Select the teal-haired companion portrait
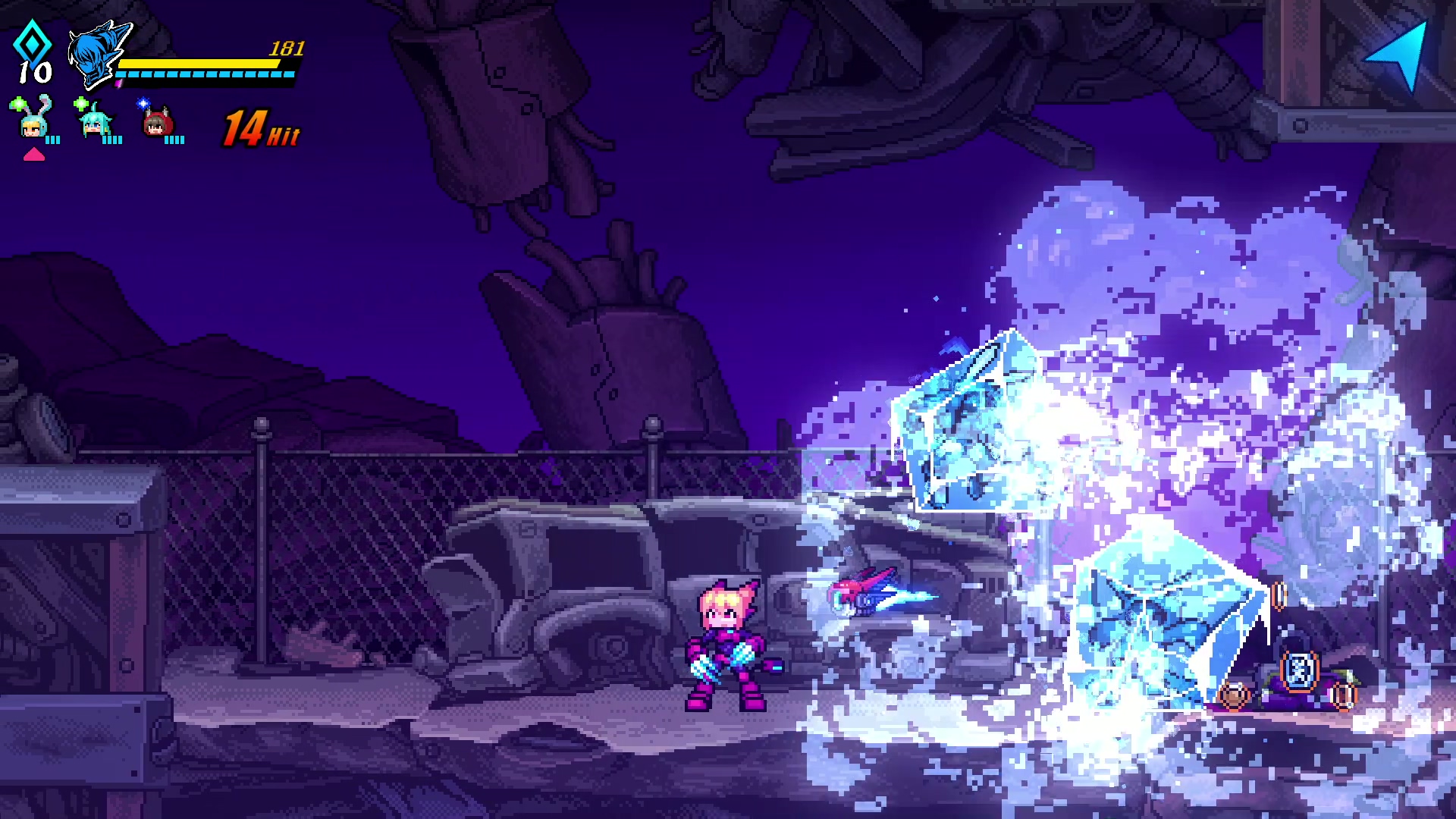1456x819 pixels. pyautogui.click(x=95, y=123)
